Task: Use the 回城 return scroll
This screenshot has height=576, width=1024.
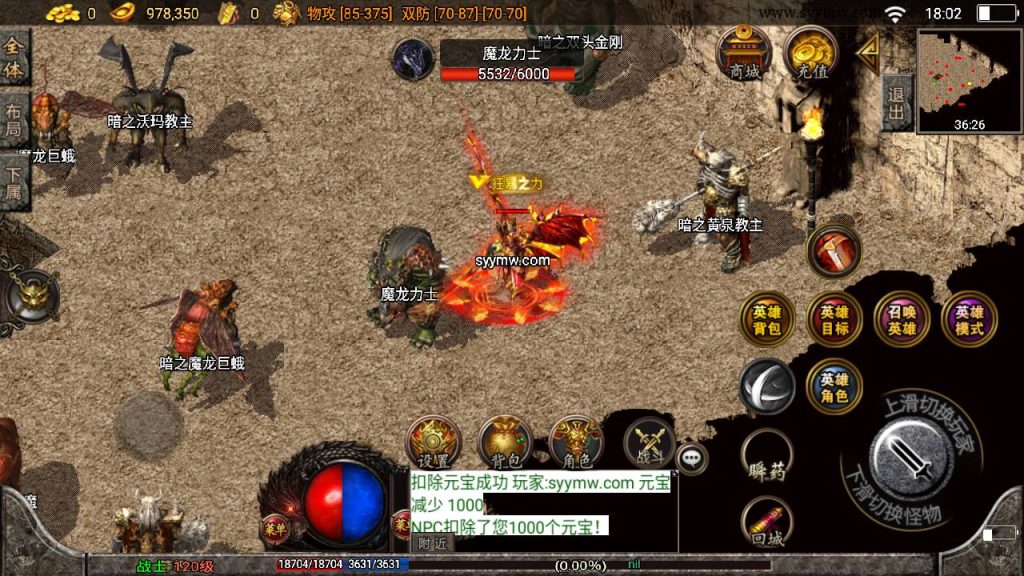Action: click(768, 523)
